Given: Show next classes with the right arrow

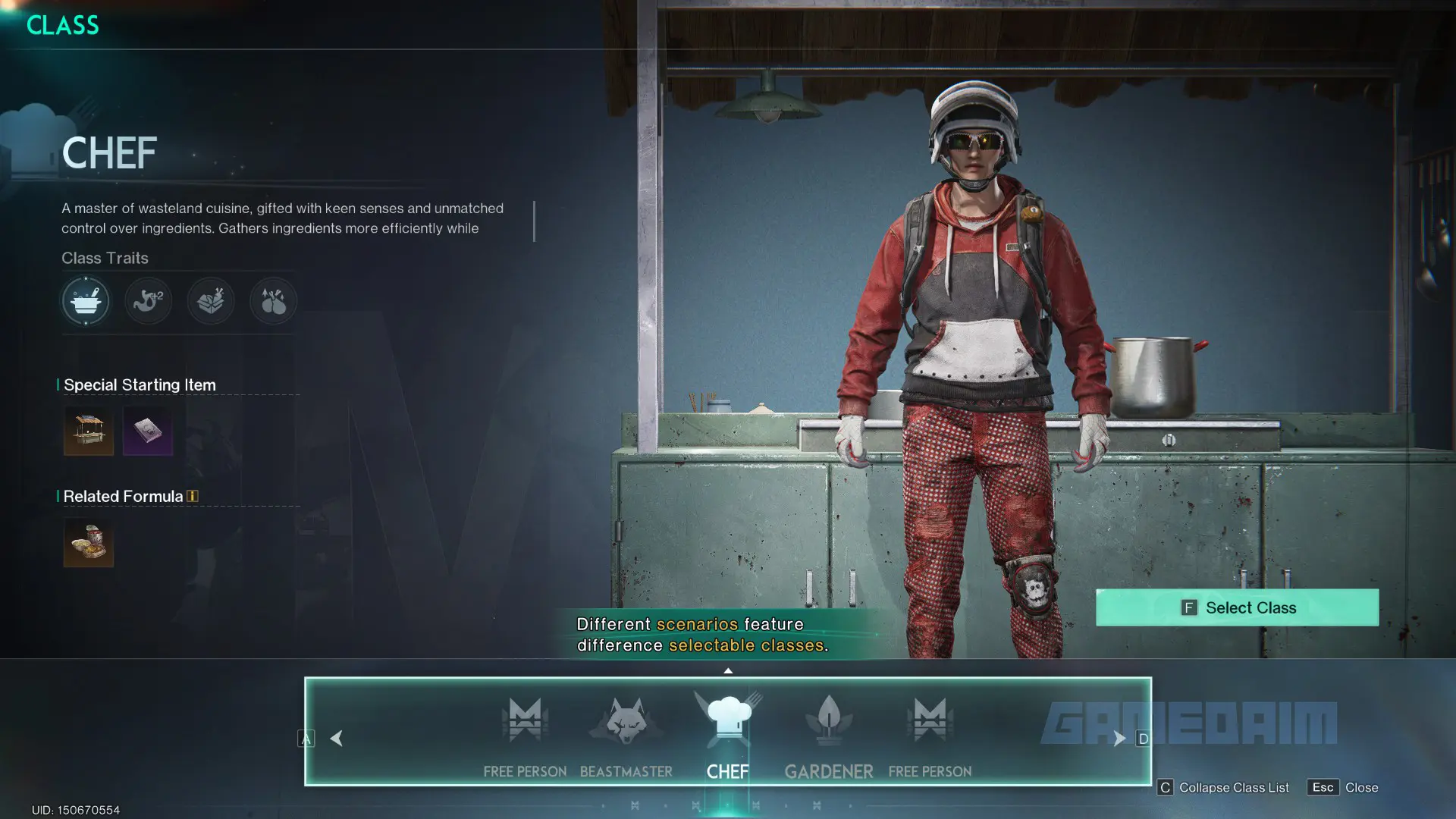Looking at the screenshot, I should point(1119,738).
